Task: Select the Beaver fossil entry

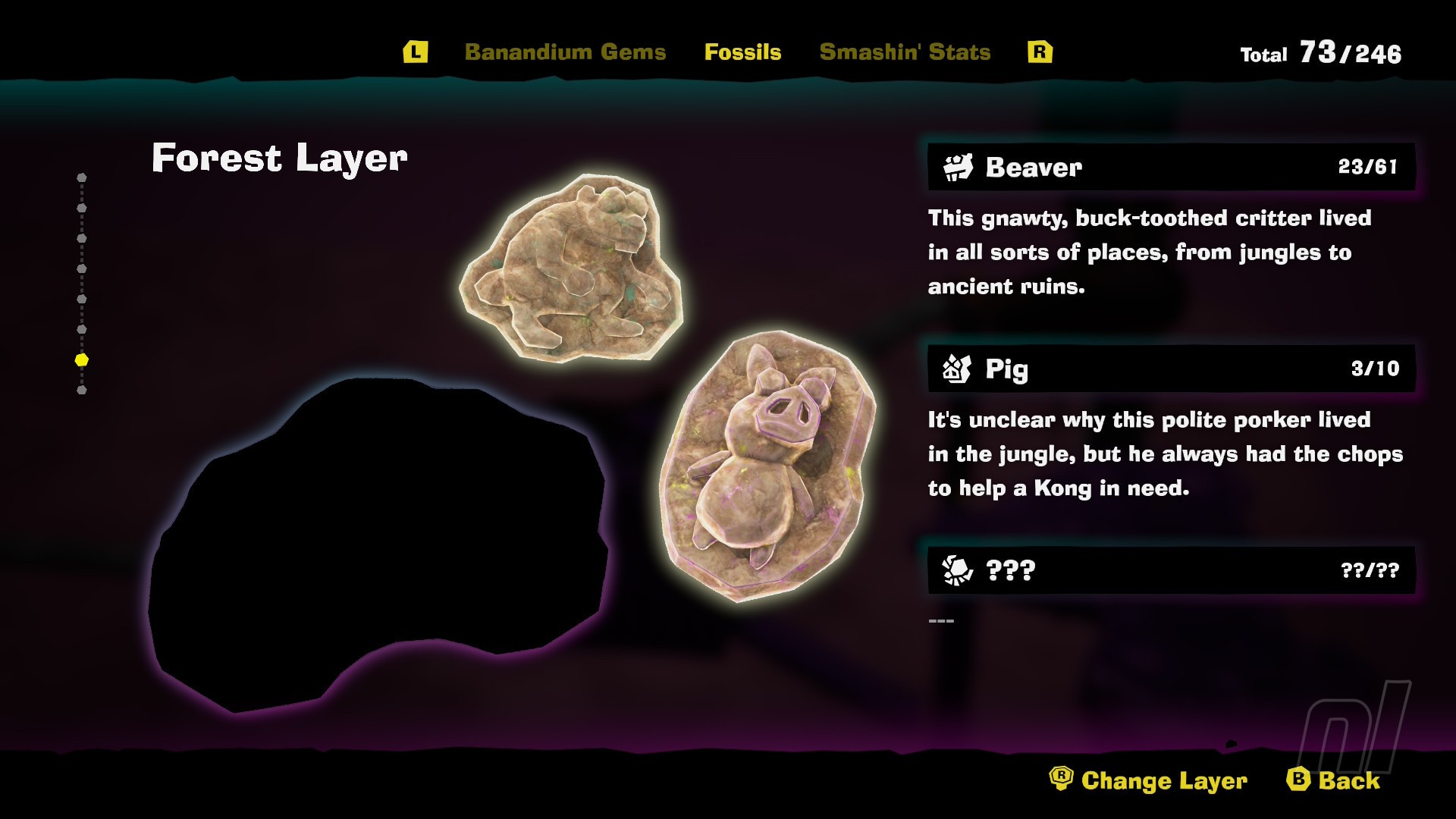Action: tap(1171, 167)
